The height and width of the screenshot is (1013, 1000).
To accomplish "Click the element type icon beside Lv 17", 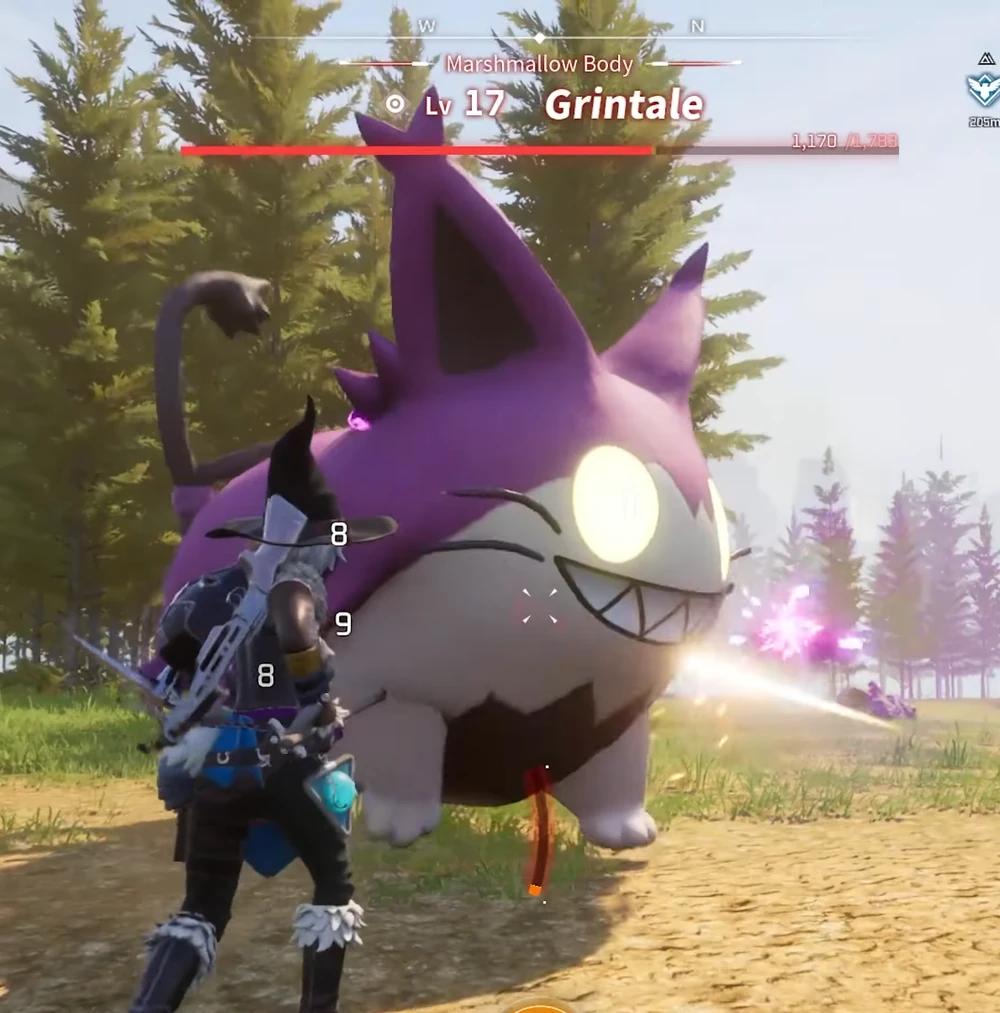I will pyautogui.click(x=396, y=104).
